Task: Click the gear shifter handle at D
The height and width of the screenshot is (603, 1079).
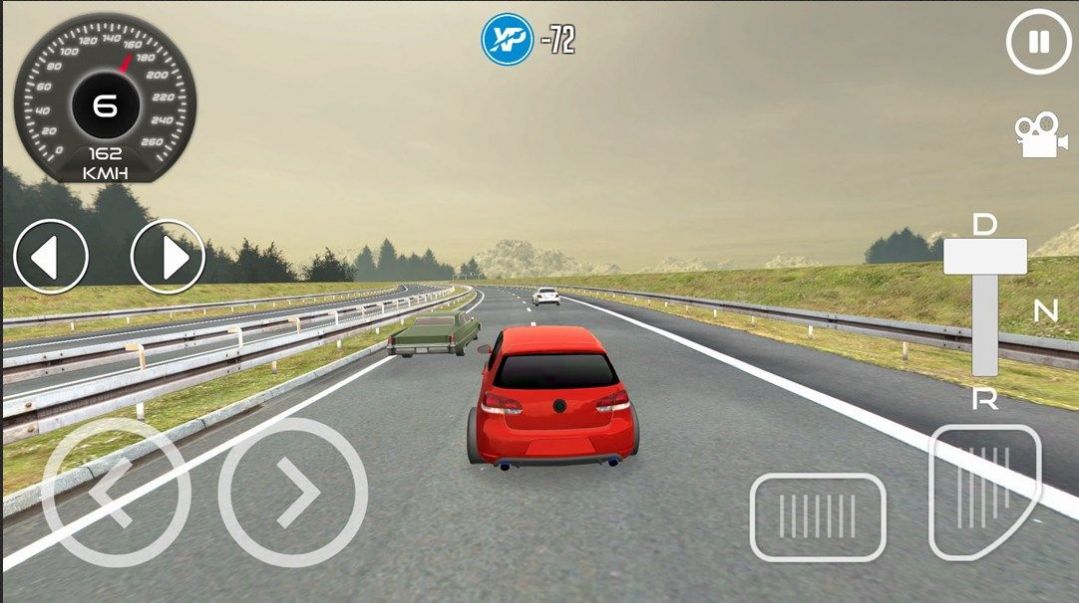Action: 985,255
